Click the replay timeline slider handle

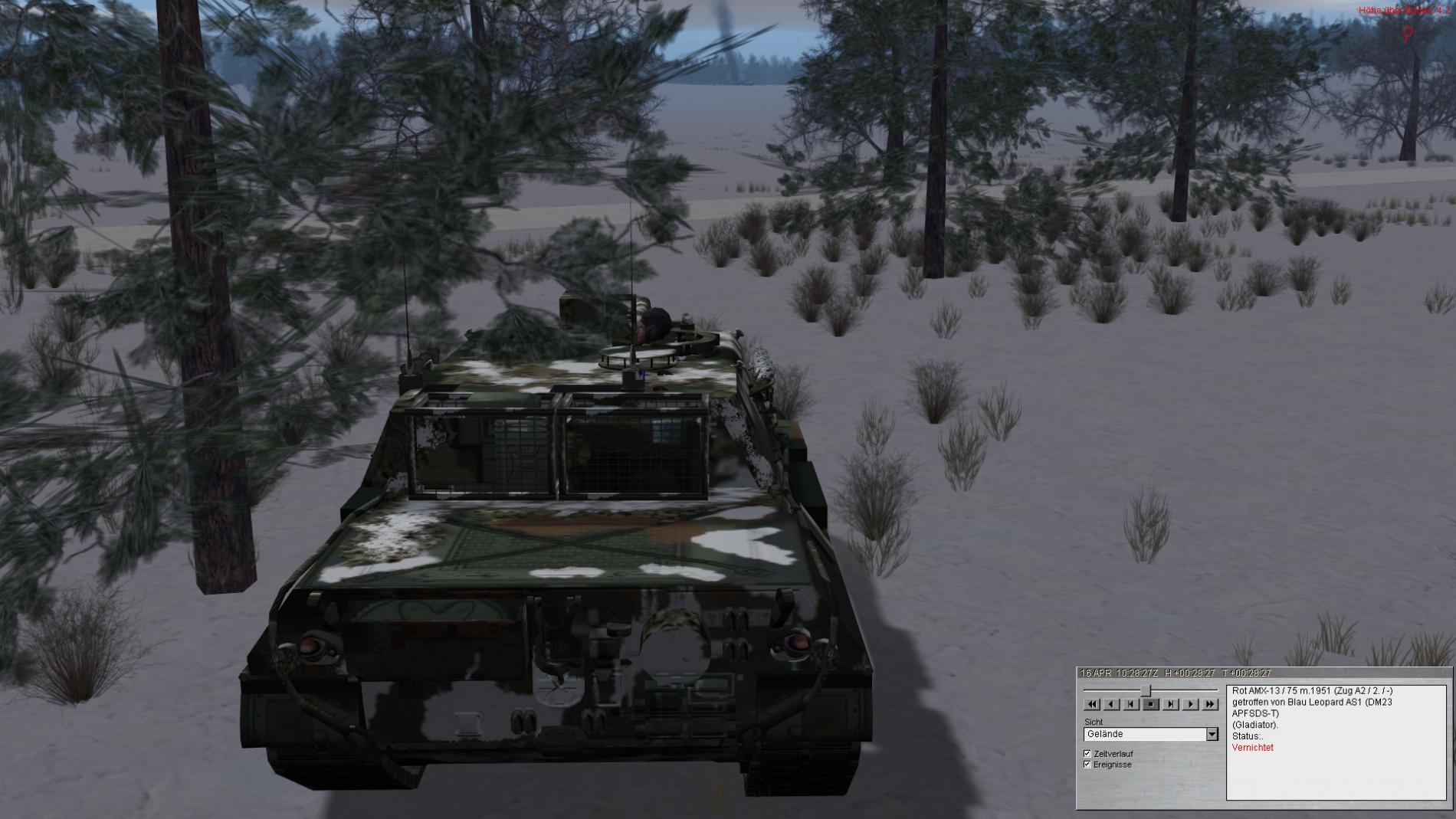click(x=1146, y=690)
